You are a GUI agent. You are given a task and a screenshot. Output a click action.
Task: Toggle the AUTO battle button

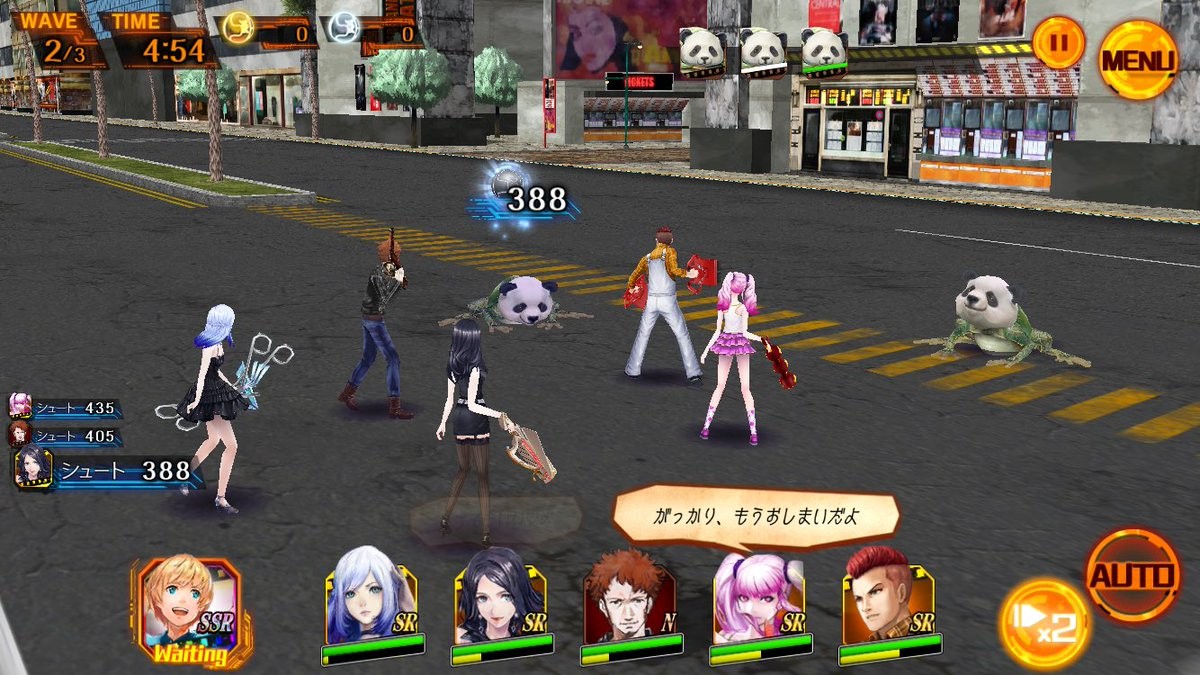tap(1133, 576)
